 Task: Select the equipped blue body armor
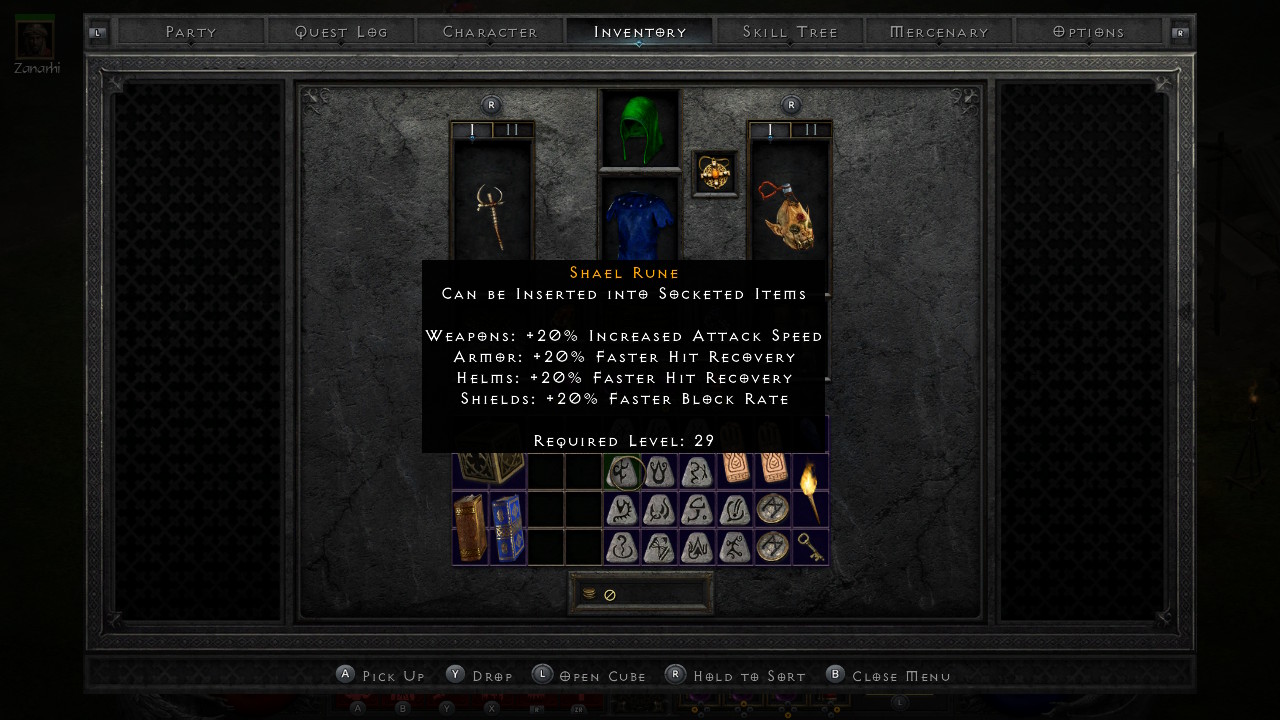coord(639,222)
